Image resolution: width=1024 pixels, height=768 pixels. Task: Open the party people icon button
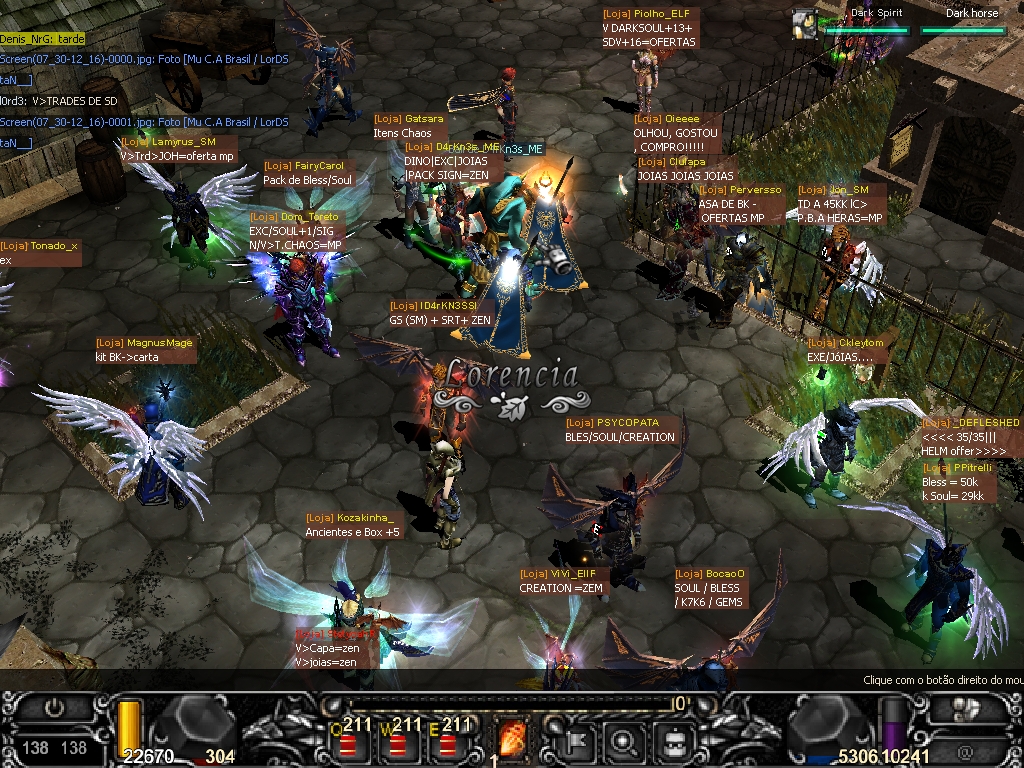pos(967,710)
